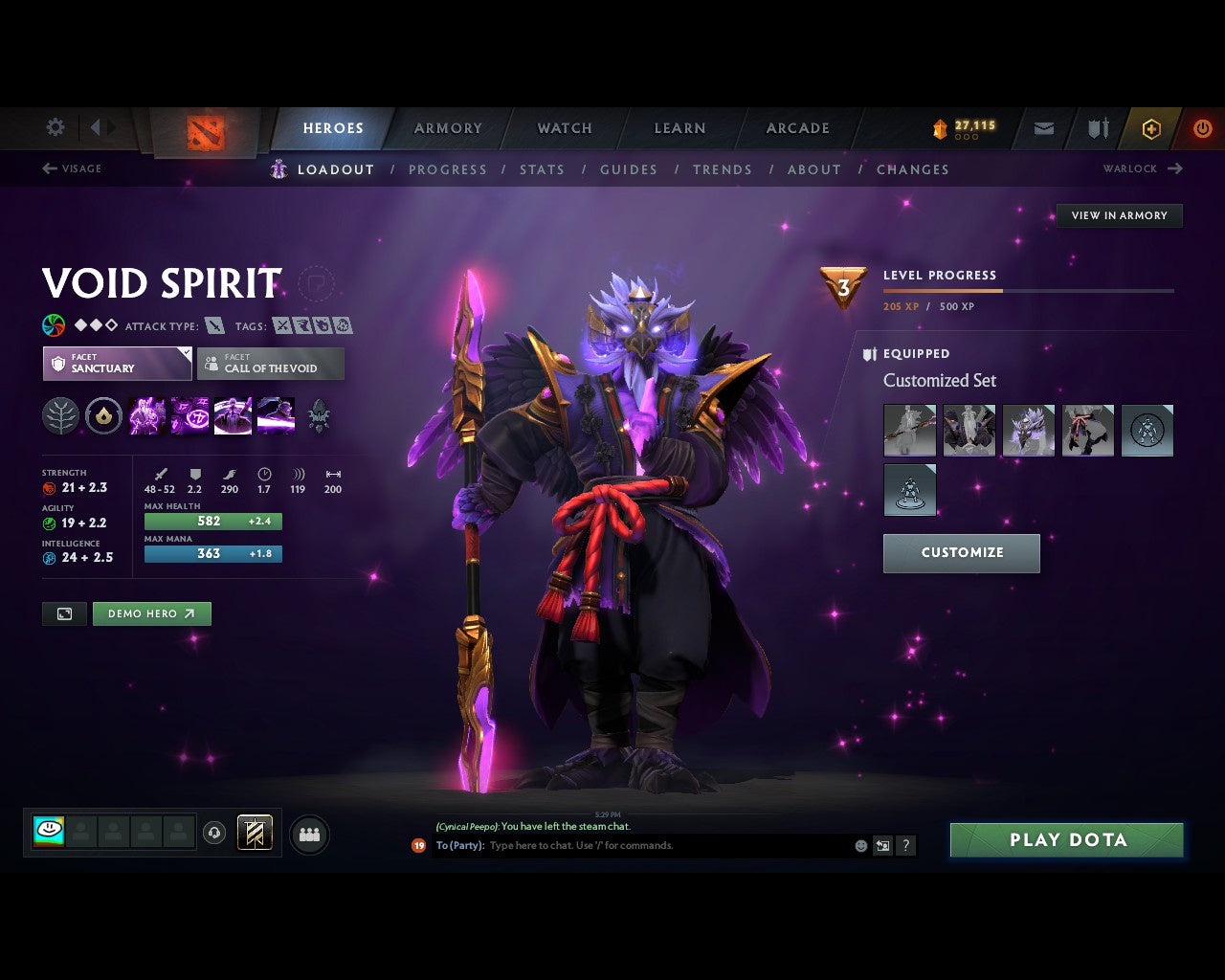Switch to the STATS tab
Viewport: 1225px width, 980px height.
click(542, 169)
